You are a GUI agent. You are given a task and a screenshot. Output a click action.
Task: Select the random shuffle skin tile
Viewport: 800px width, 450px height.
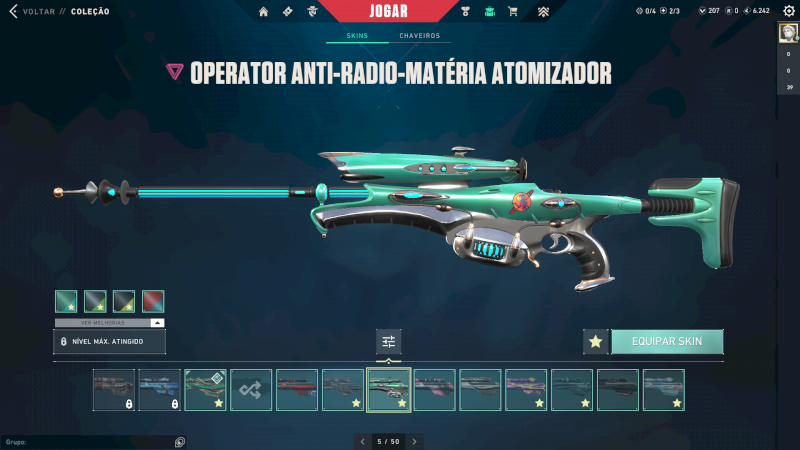(251, 390)
